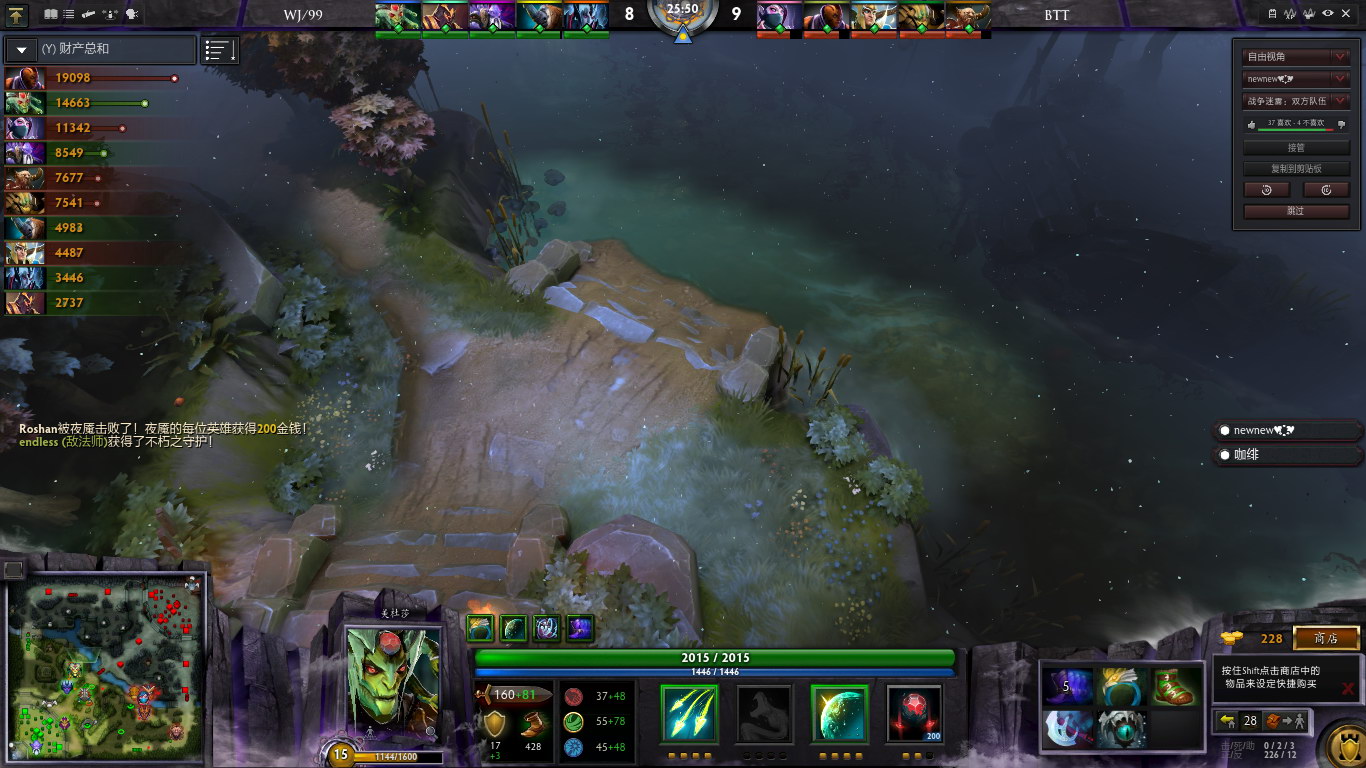The image size is (1366, 768).
Task: Click the gold shield glyph button
Action: tap(1342, 745)
